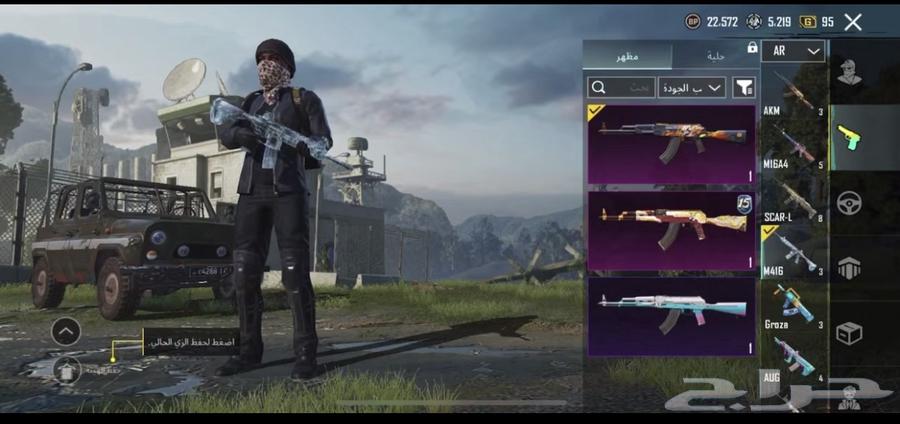Open the character outfit category
The height and width of the screenshot is (424, 900).
tap(850, 72)
